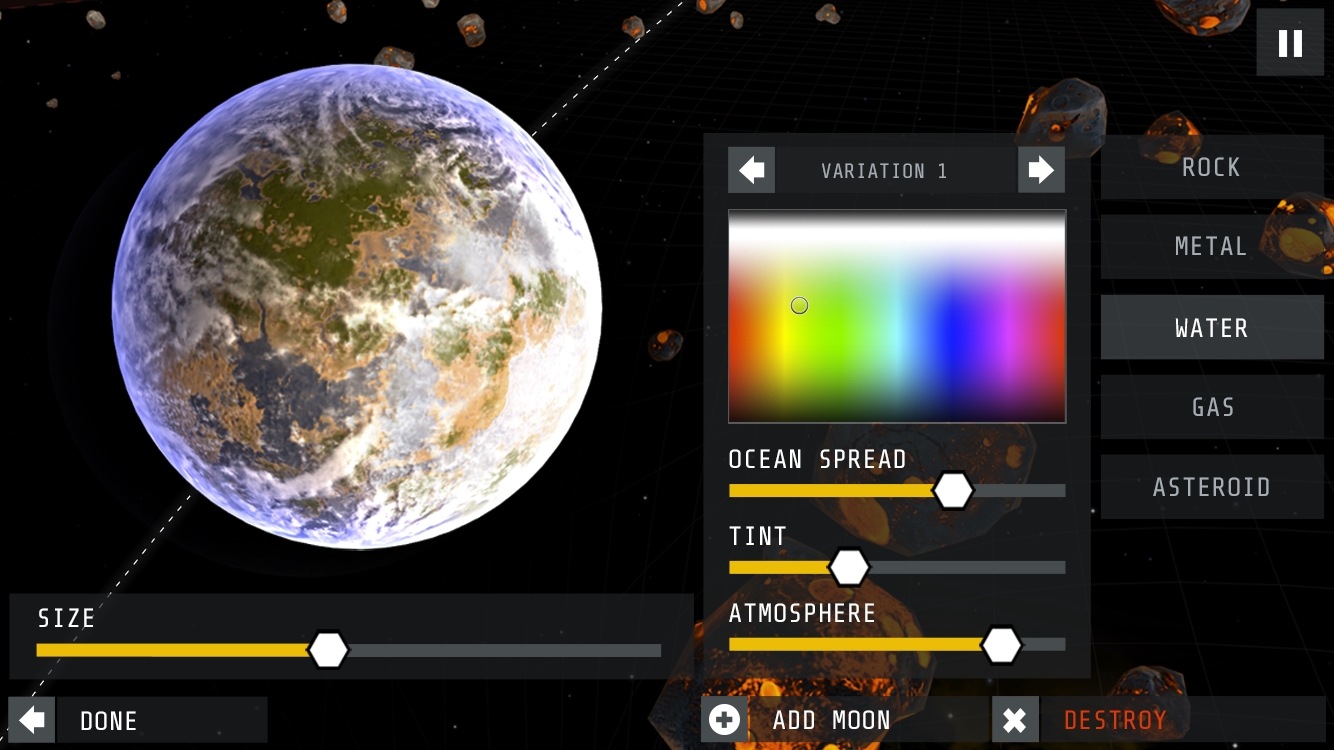Select the Asteroid type

pyautogui.click(x=1211, y=487)
